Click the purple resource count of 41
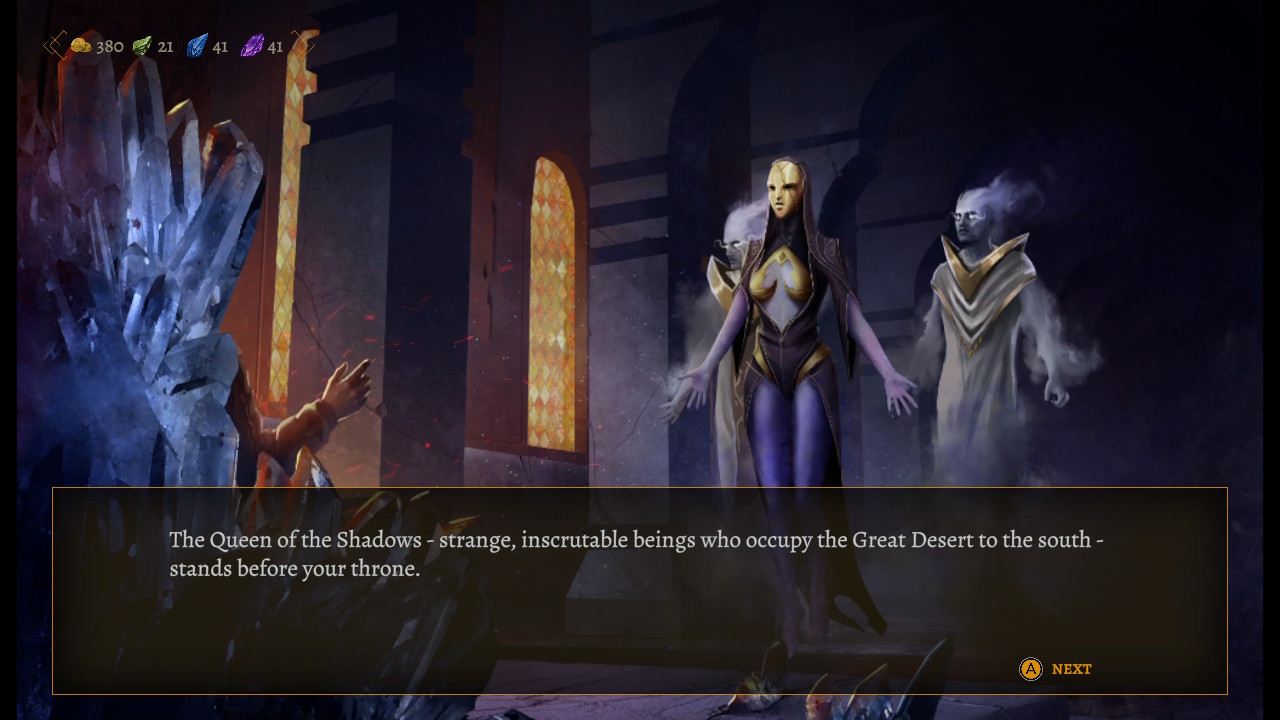The height and width of the screenshot is (720, 1280). coord(274,46)
